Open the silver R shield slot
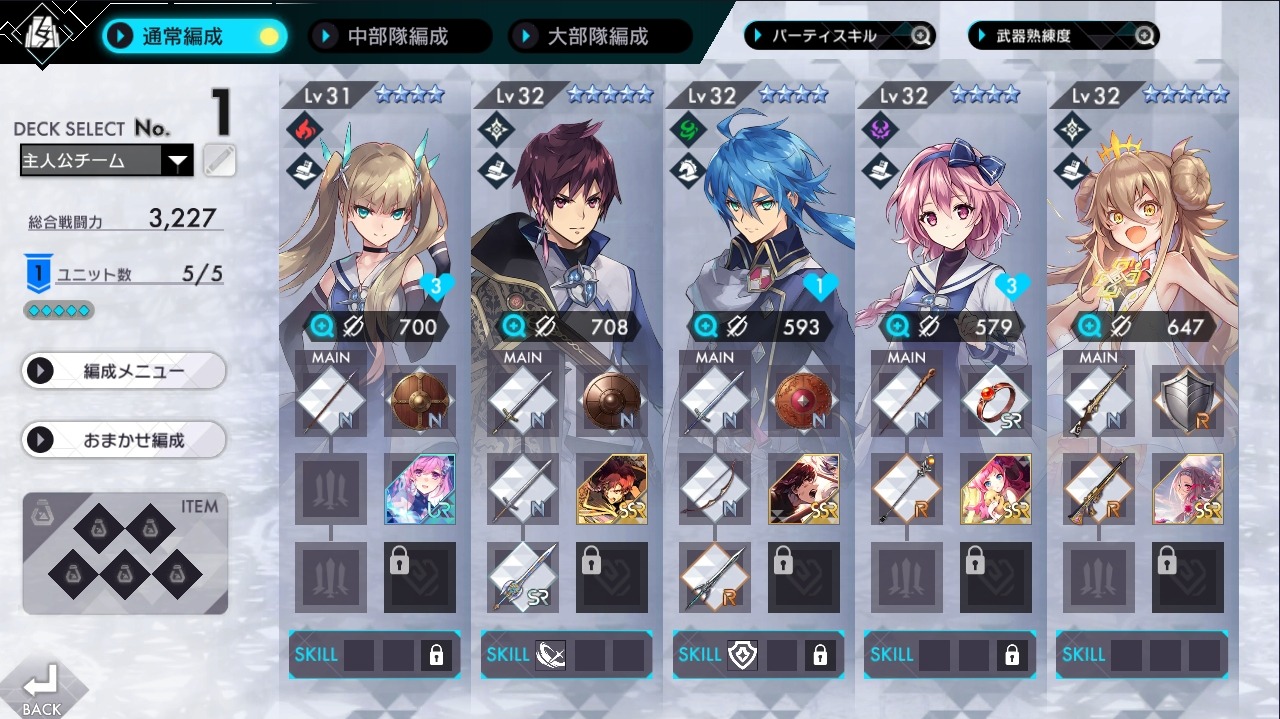 point(1187,400)
